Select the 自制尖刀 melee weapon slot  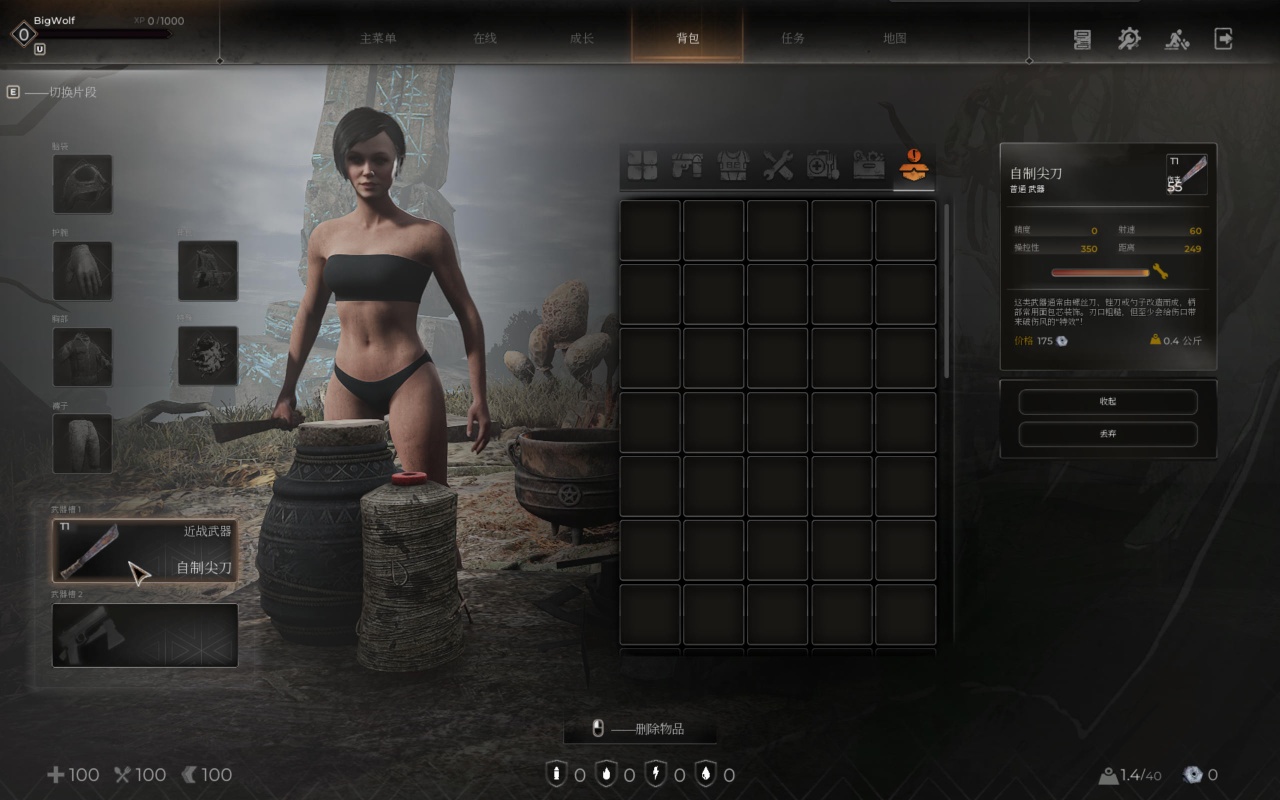pos(145,550)
